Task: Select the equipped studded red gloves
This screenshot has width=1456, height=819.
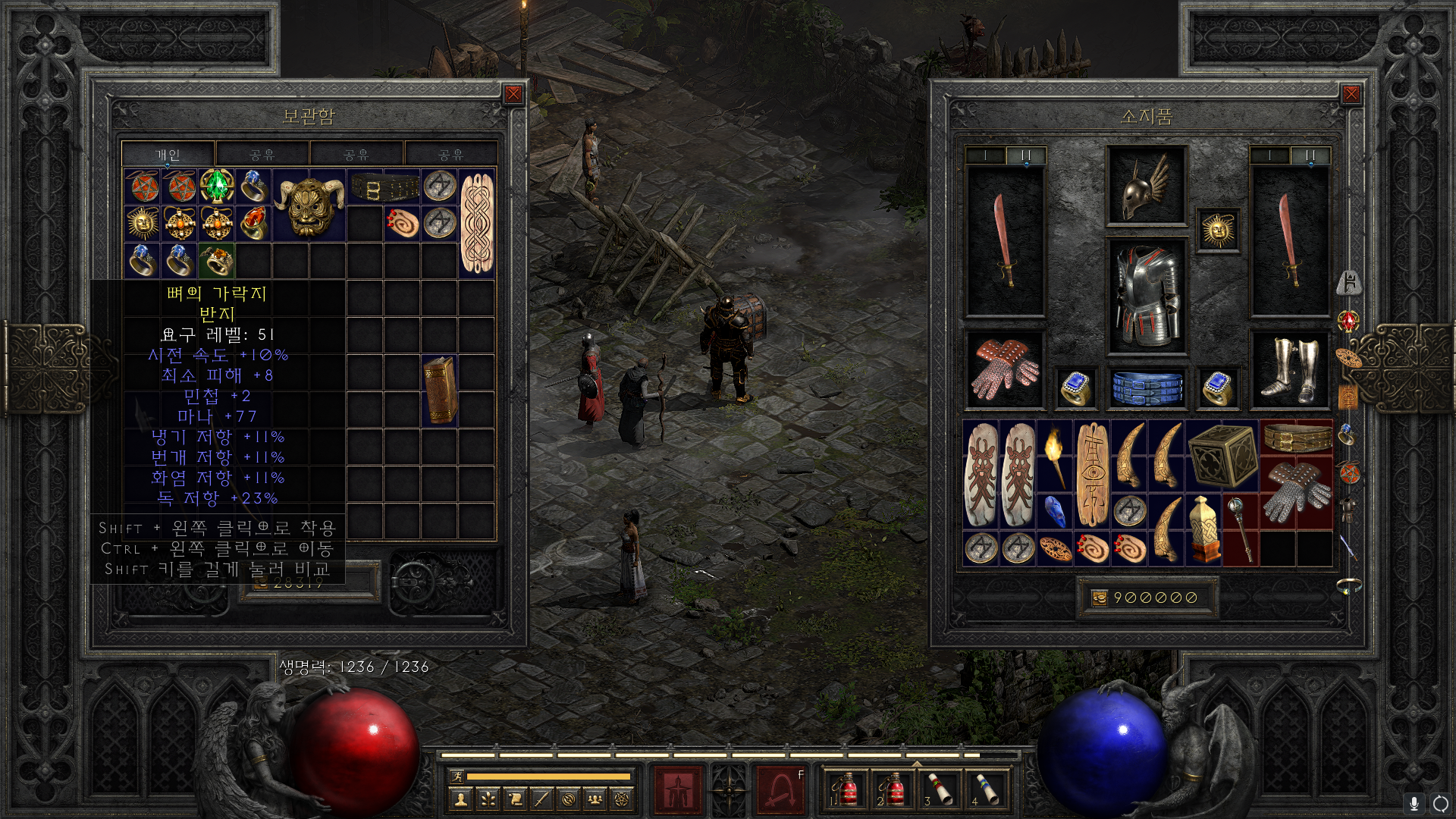Action: tap(1005, 369)
